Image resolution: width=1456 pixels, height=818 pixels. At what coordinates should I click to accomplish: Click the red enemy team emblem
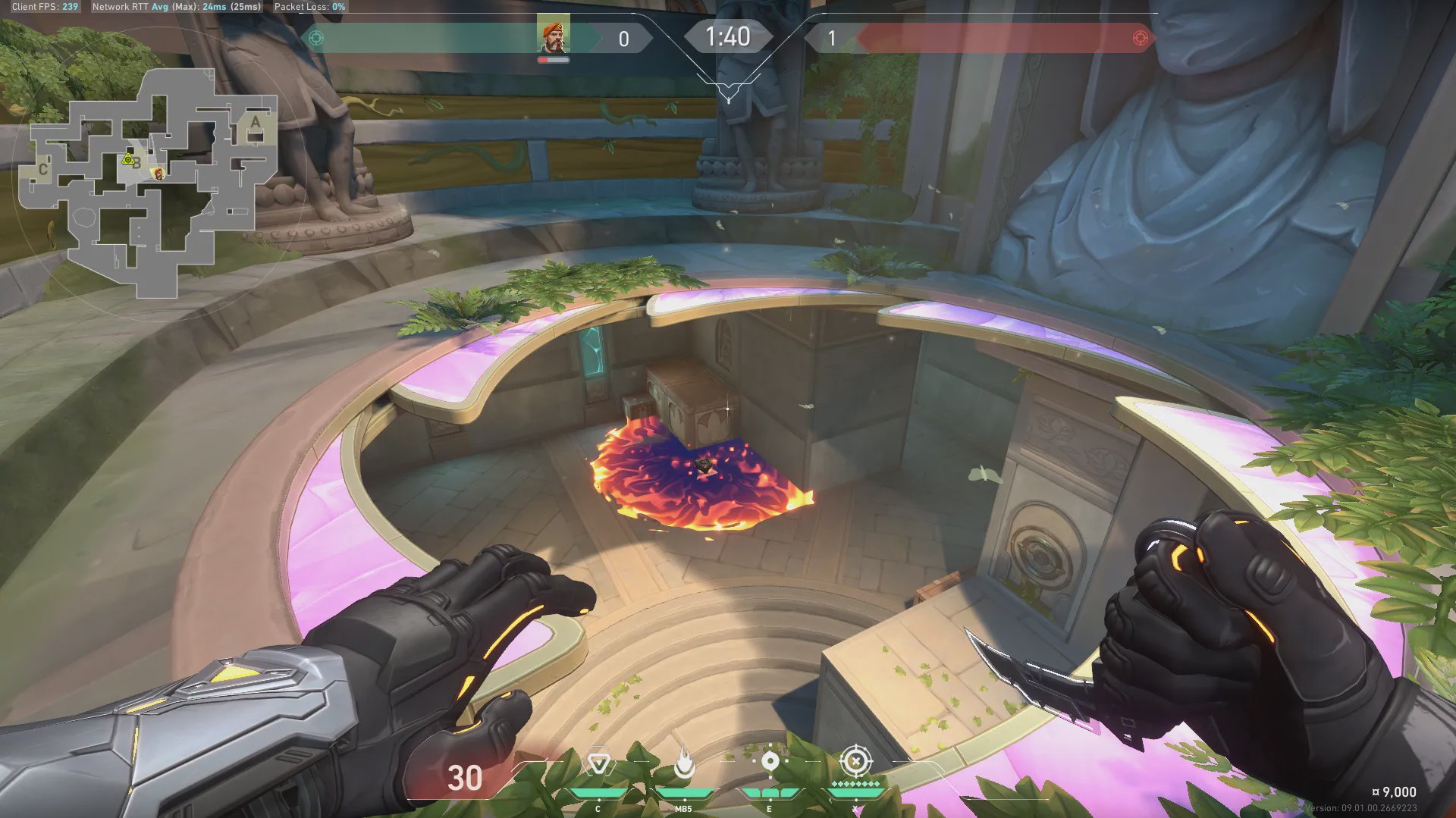pos(1139,38)
